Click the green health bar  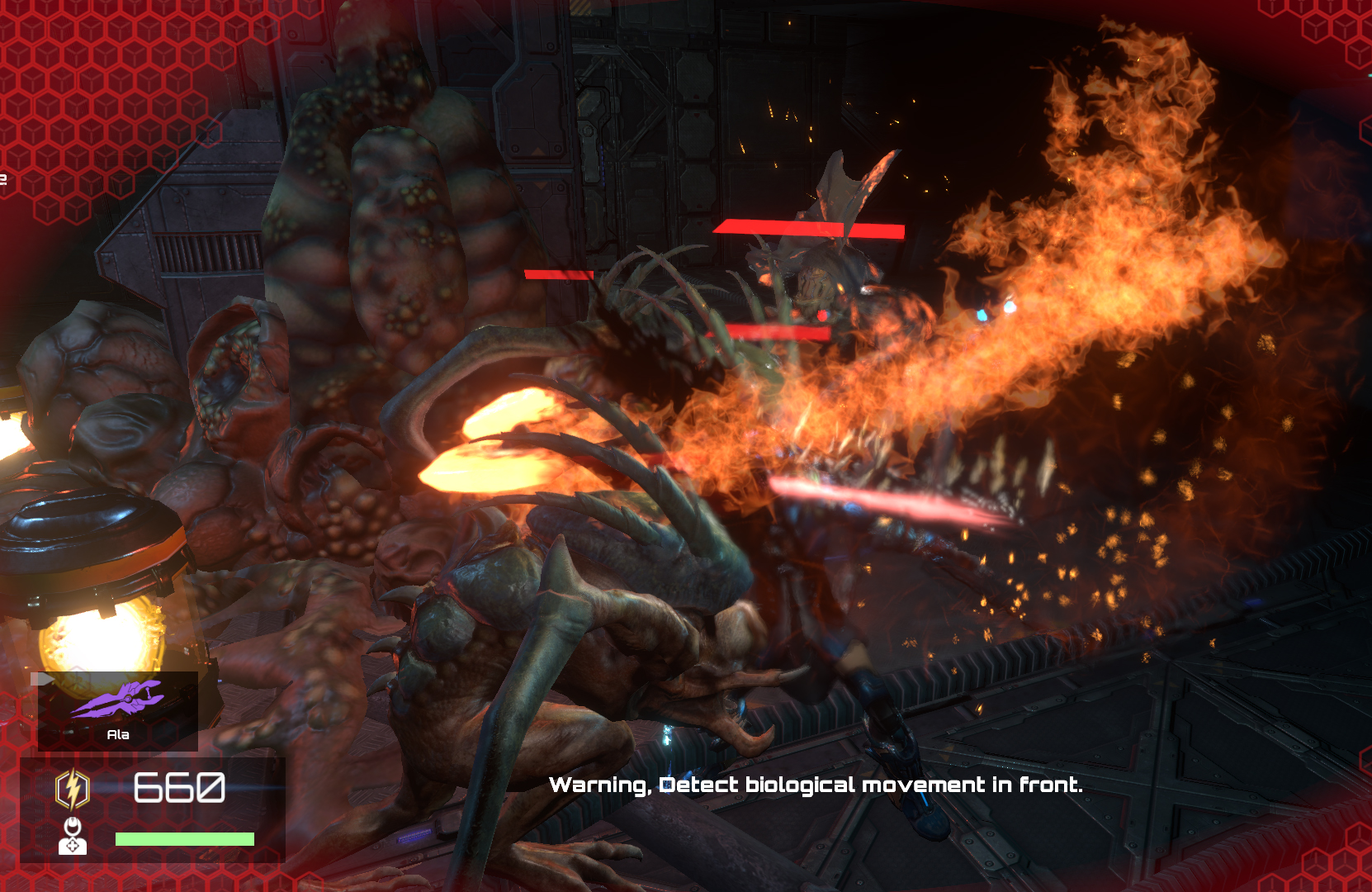[x=184, y=839]
